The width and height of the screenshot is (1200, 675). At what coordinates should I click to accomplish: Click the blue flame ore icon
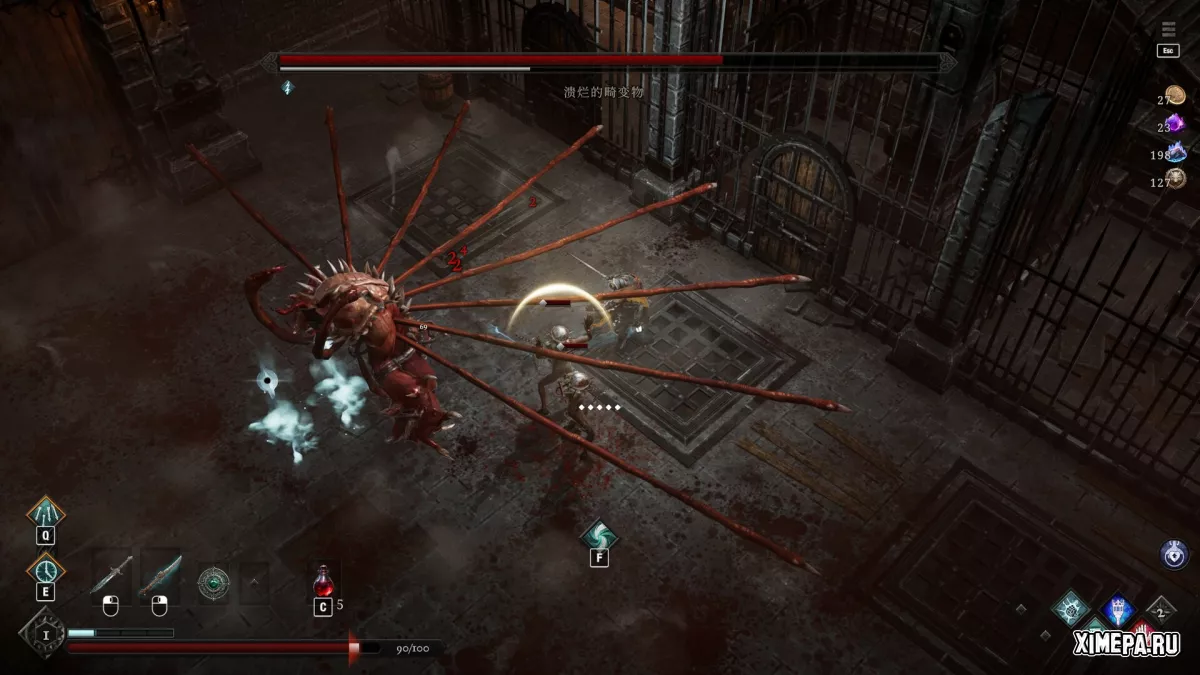tap(1176, 152)
